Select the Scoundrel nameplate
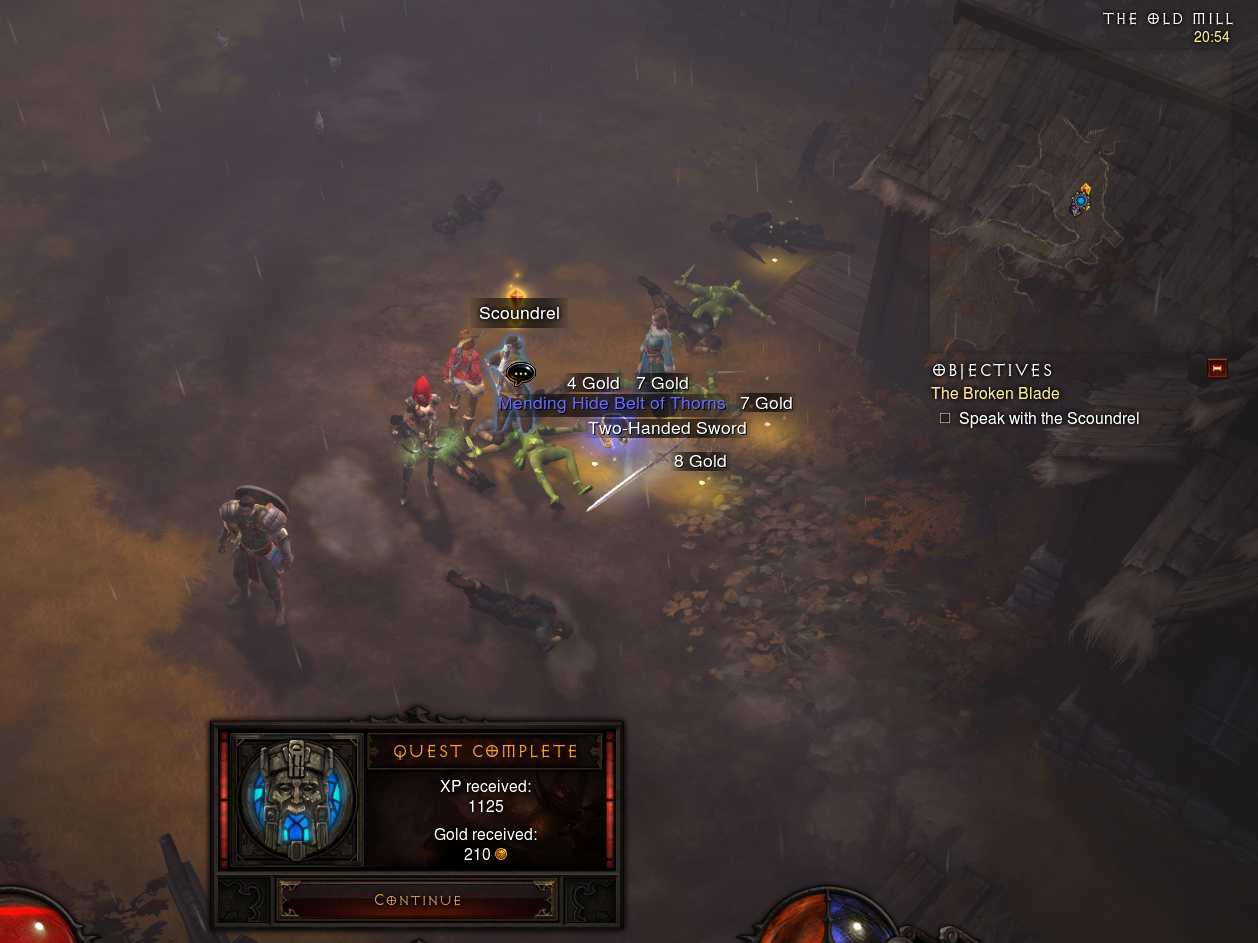Image resolution: width=1258 pixels, height=943 pixels. click(x=519, y=313)
